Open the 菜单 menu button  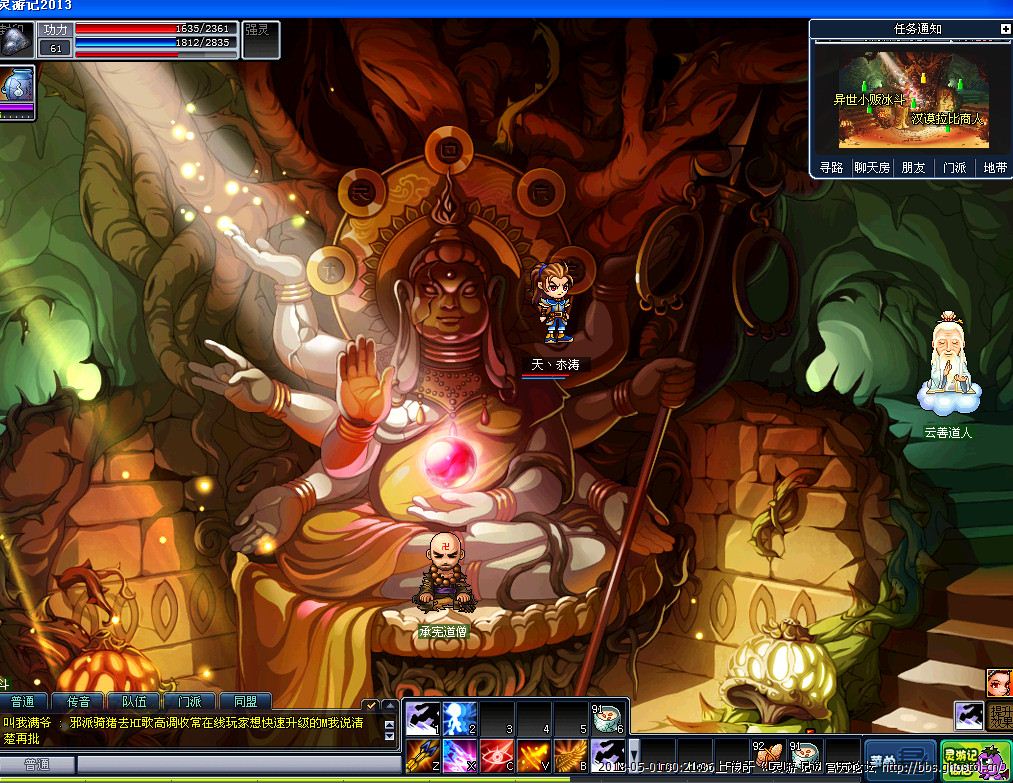tap(896, 759)
